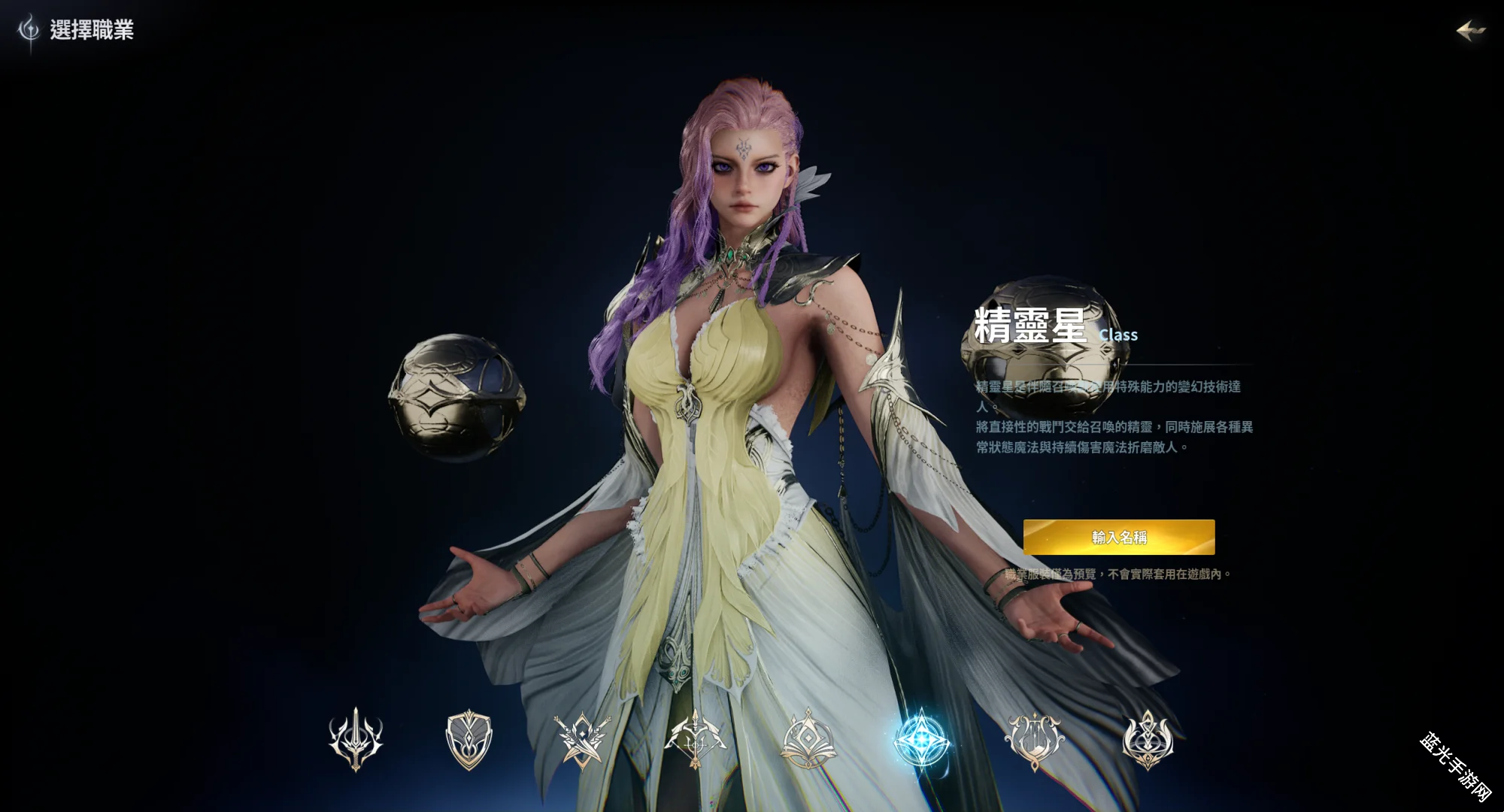Select the bow and arrow class
Viewport: 1504px width, 812px height.
696,739
